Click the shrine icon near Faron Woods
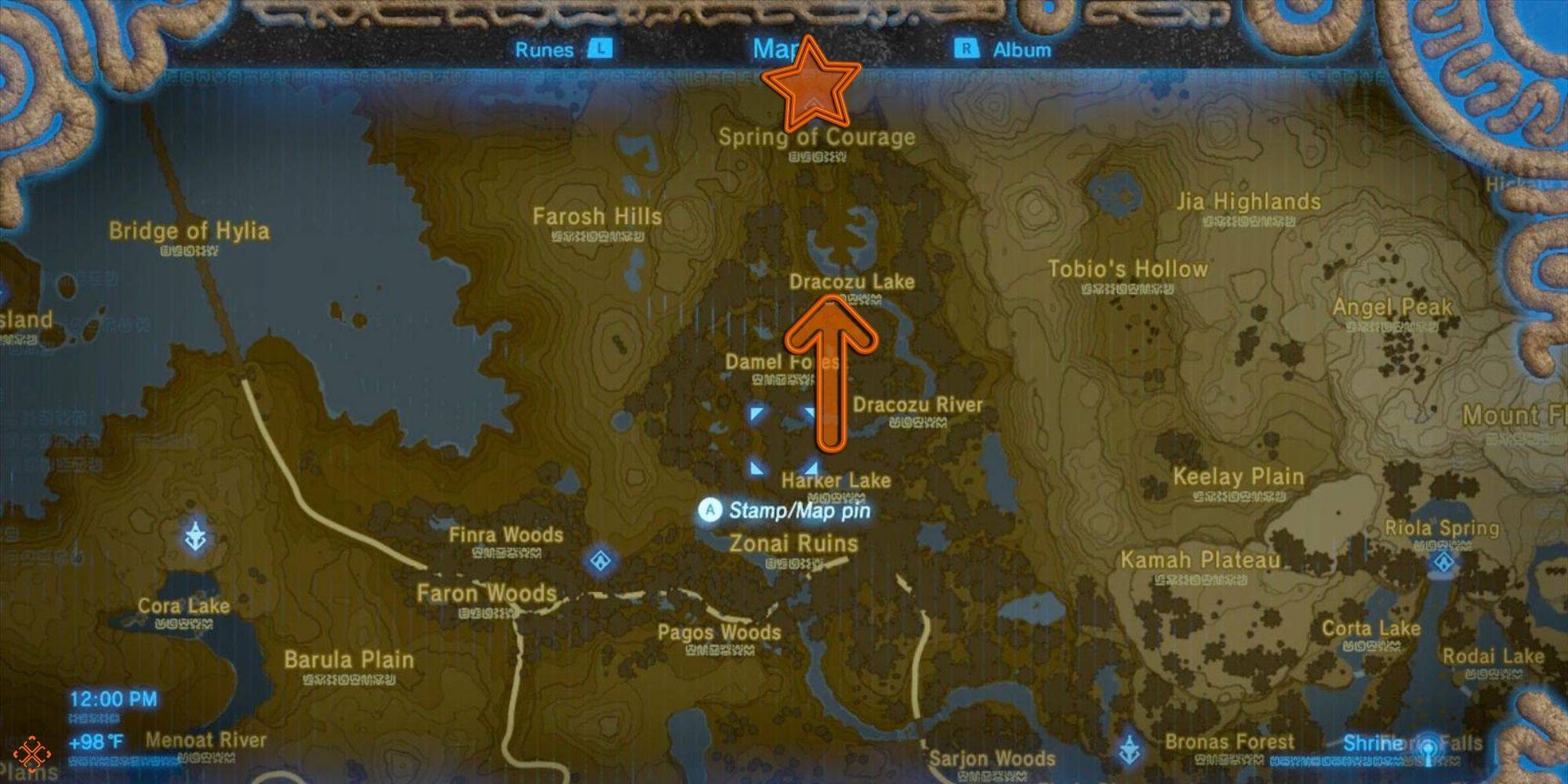Screen dimensions: 1568x784 (600, 560)
